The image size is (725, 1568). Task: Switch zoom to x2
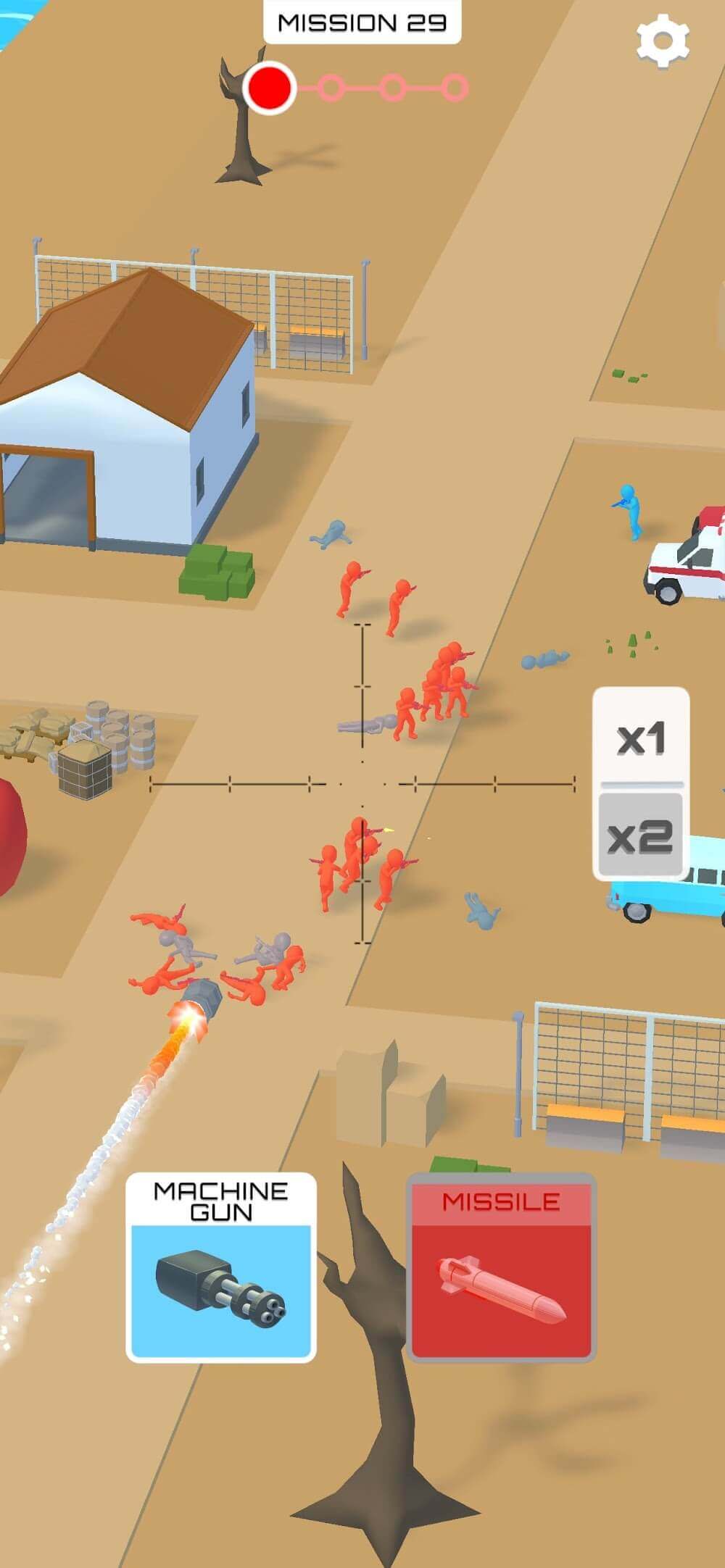640,835
